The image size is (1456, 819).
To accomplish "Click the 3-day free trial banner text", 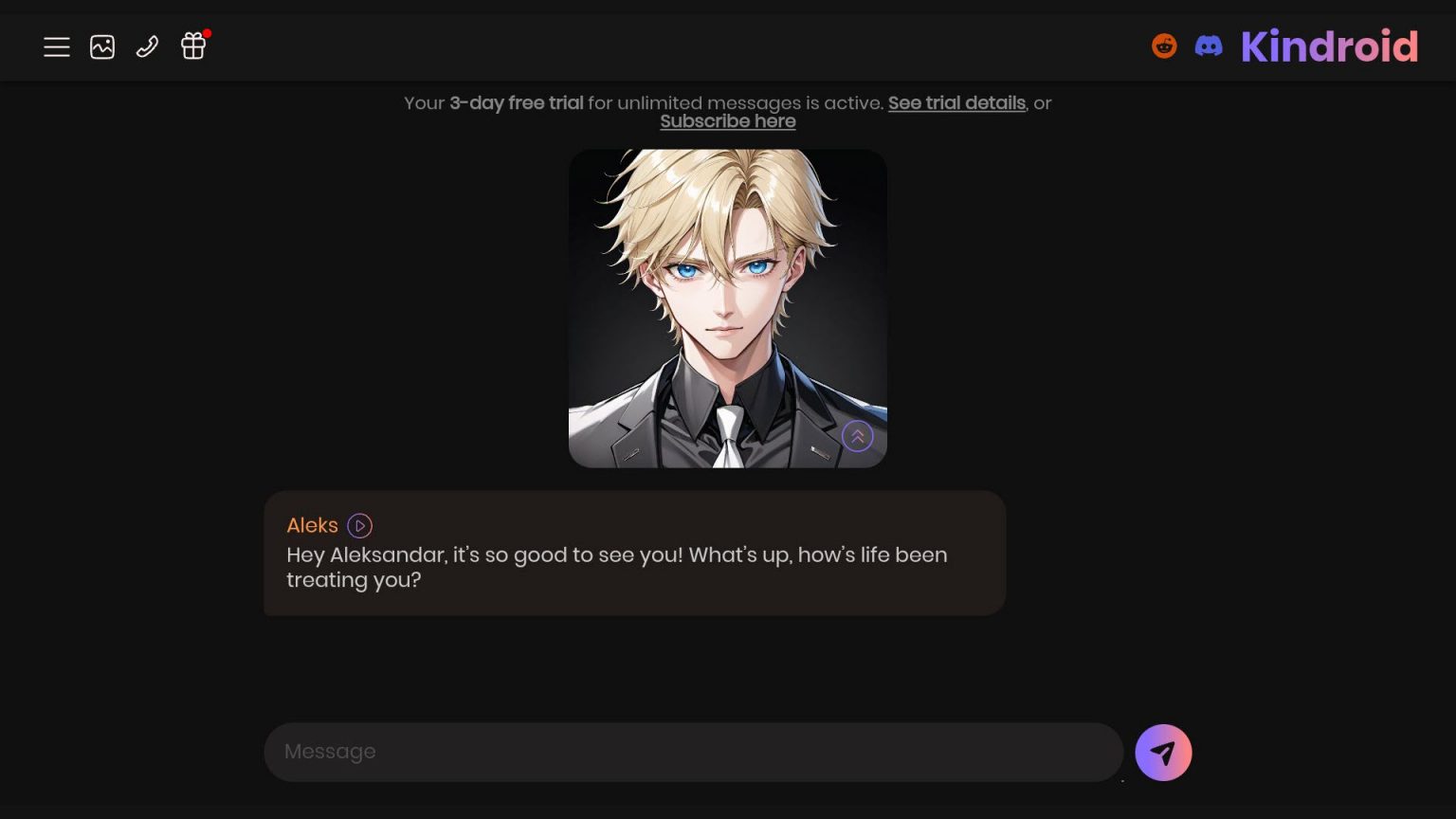I will point(516,102).
